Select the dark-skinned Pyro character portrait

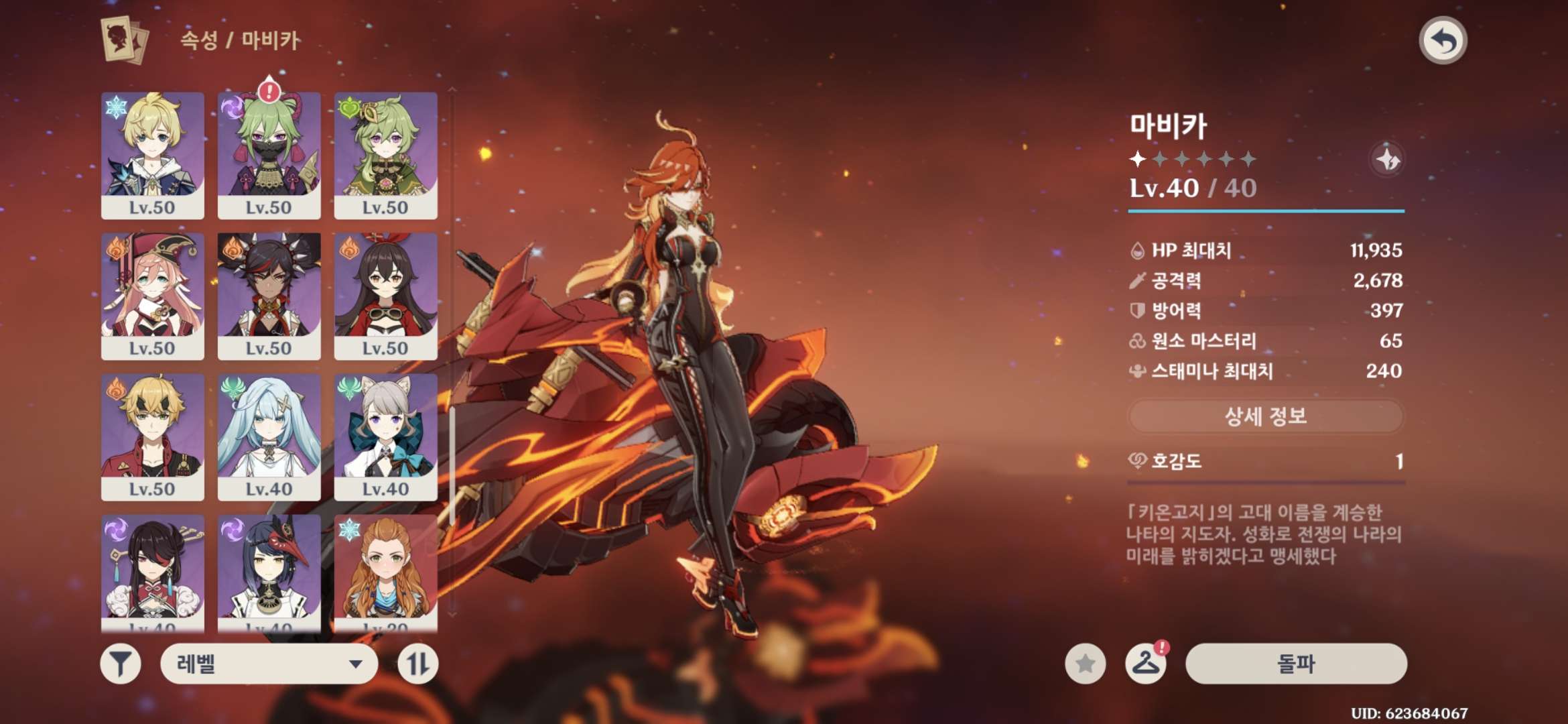[x=269, y=296]
